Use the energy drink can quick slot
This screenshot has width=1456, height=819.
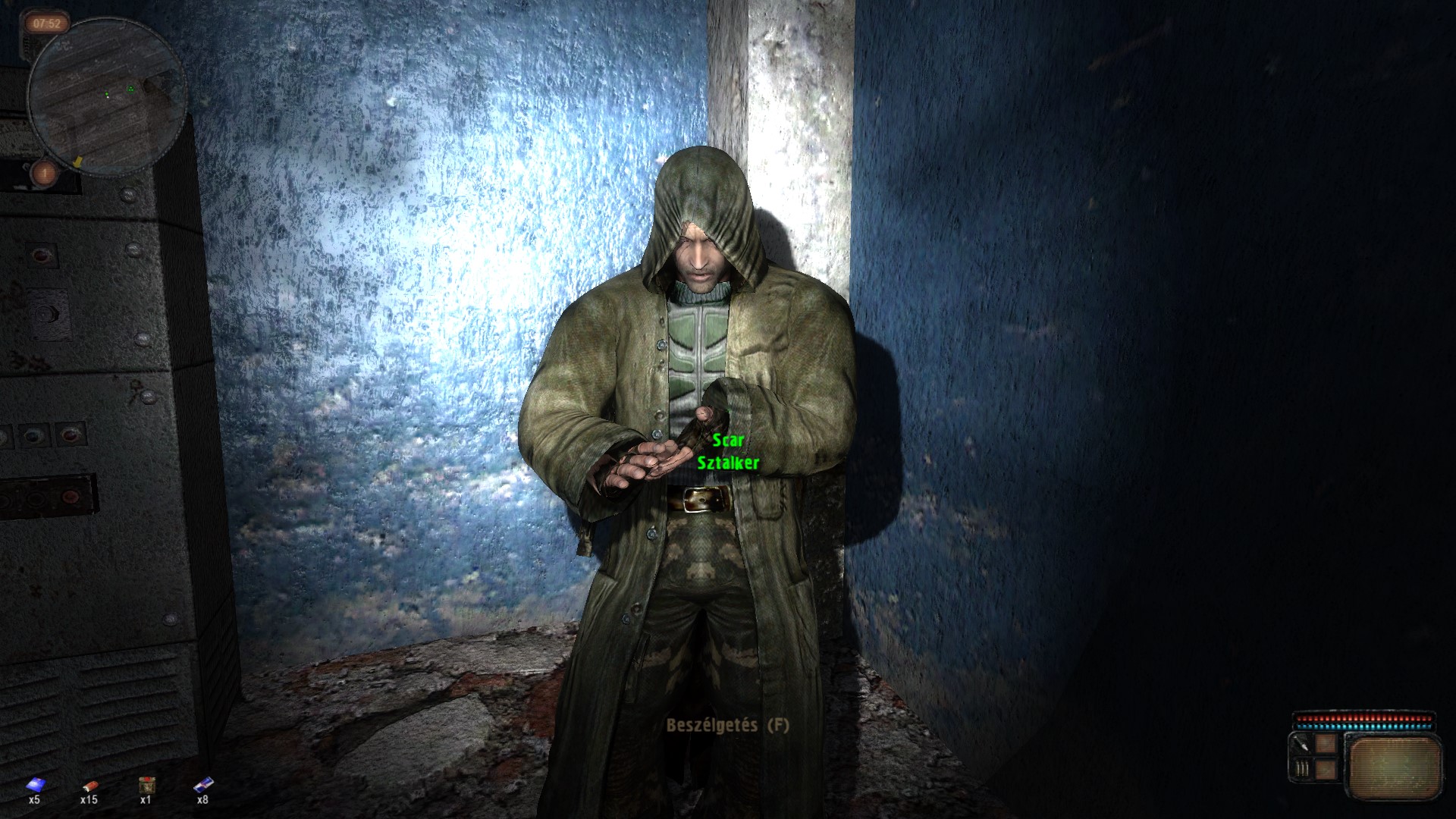point(203,784)
